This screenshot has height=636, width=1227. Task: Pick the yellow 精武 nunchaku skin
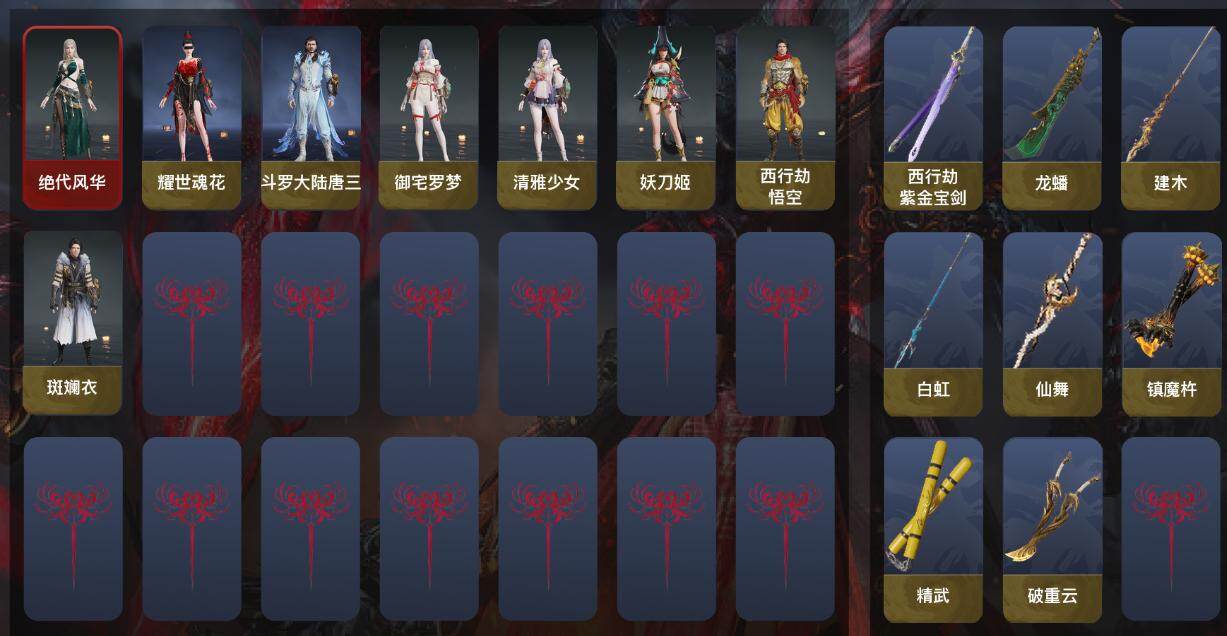pyautogui.click(x=933, y=529)
